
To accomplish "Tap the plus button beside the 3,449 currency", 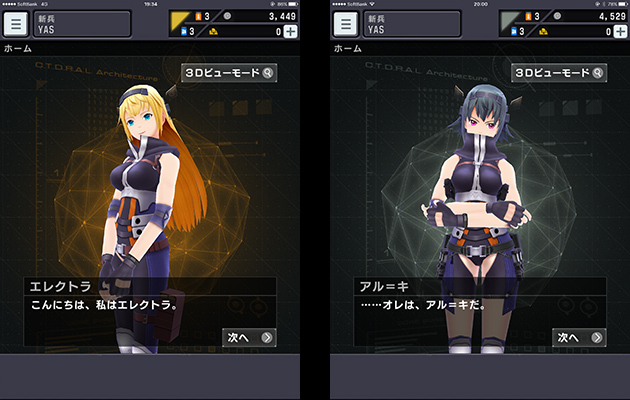I will 290,32.
